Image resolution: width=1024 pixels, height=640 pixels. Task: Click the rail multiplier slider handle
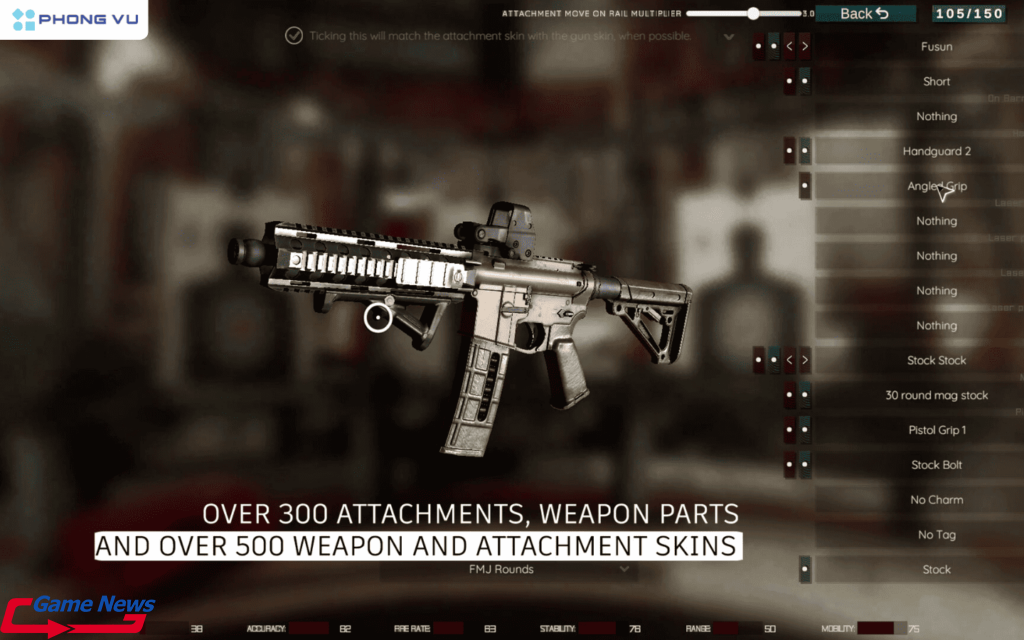(753, 14)
